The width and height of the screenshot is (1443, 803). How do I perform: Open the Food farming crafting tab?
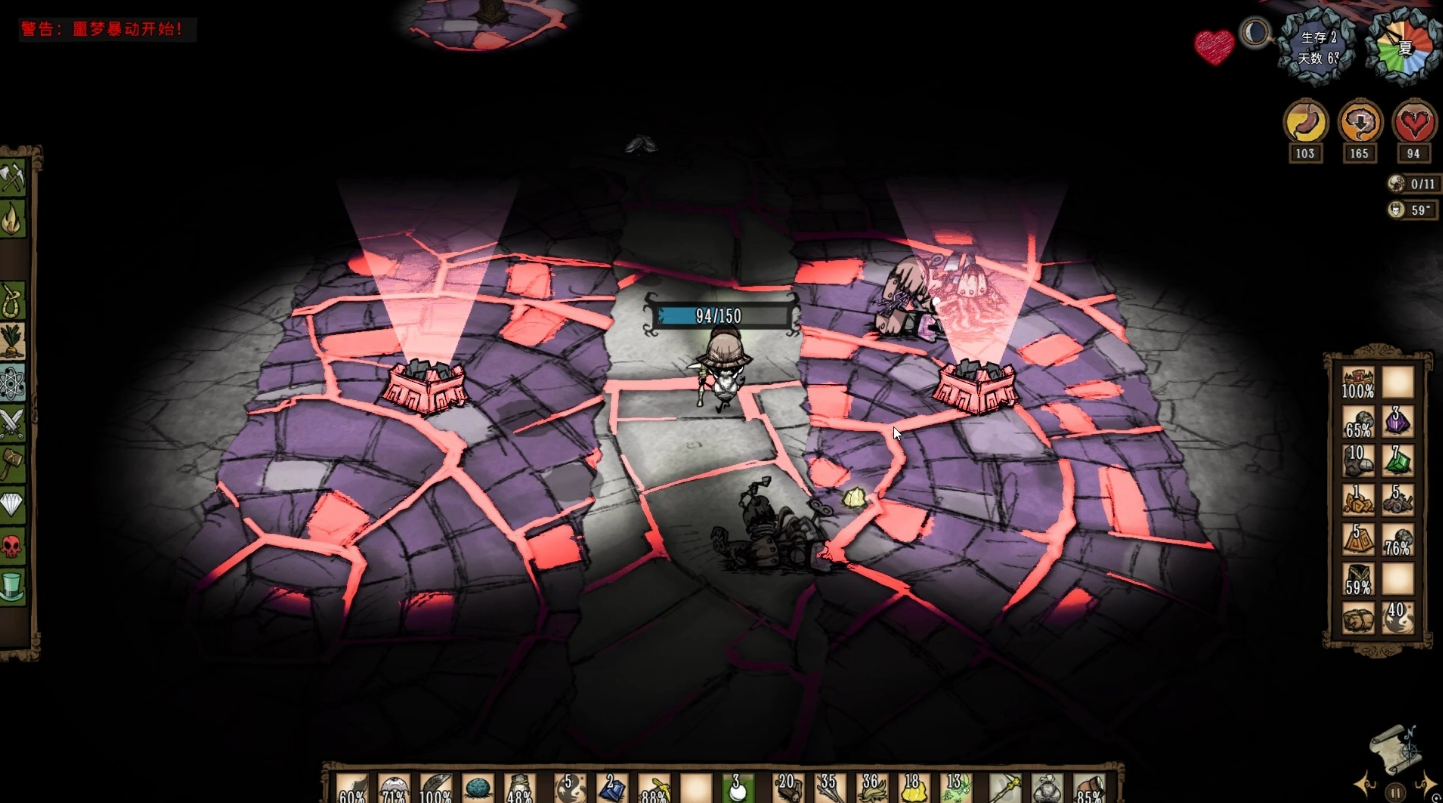(12, 340)
